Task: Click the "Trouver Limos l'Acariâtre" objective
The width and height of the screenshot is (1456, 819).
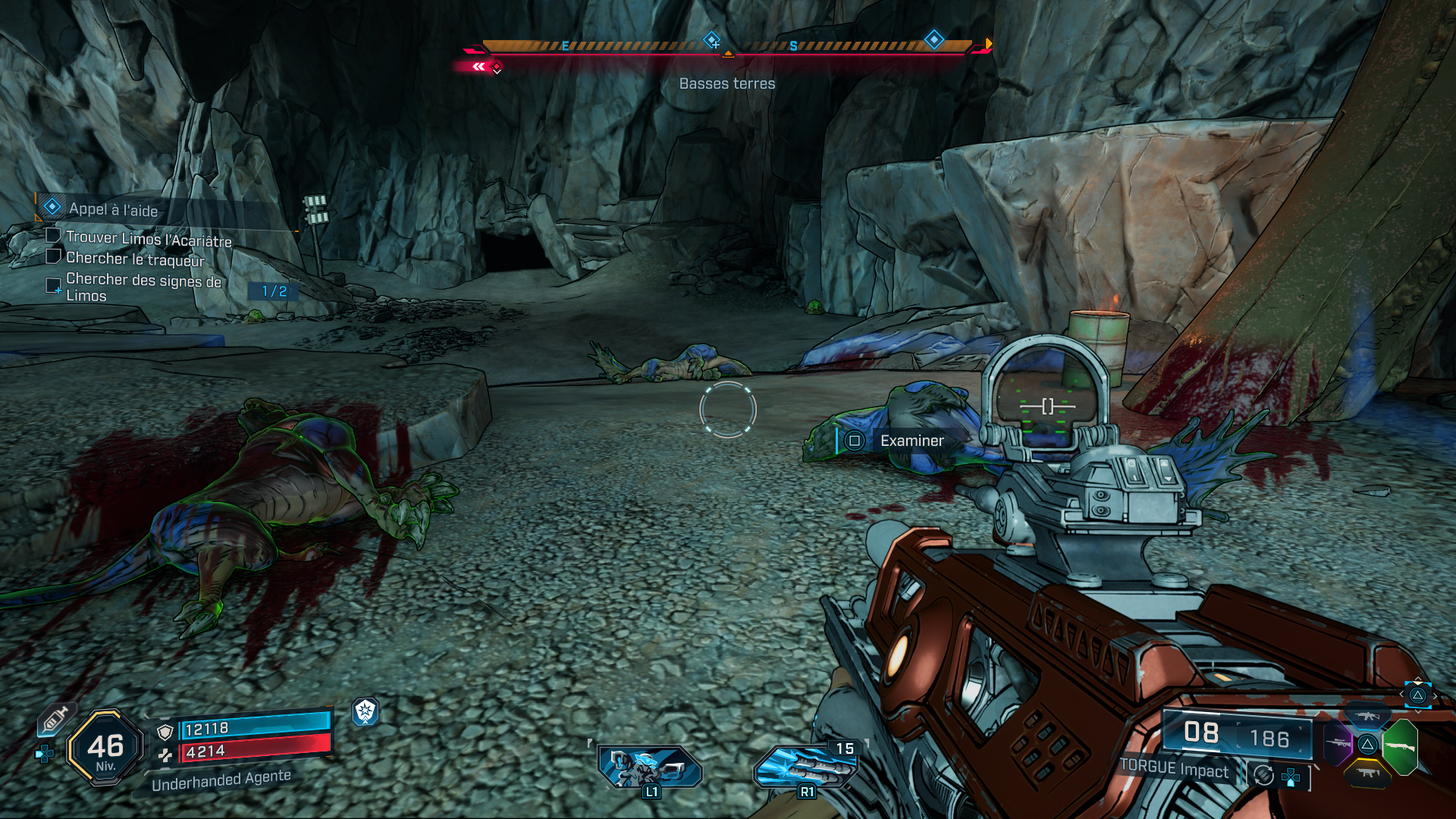Action: (148, 239)
